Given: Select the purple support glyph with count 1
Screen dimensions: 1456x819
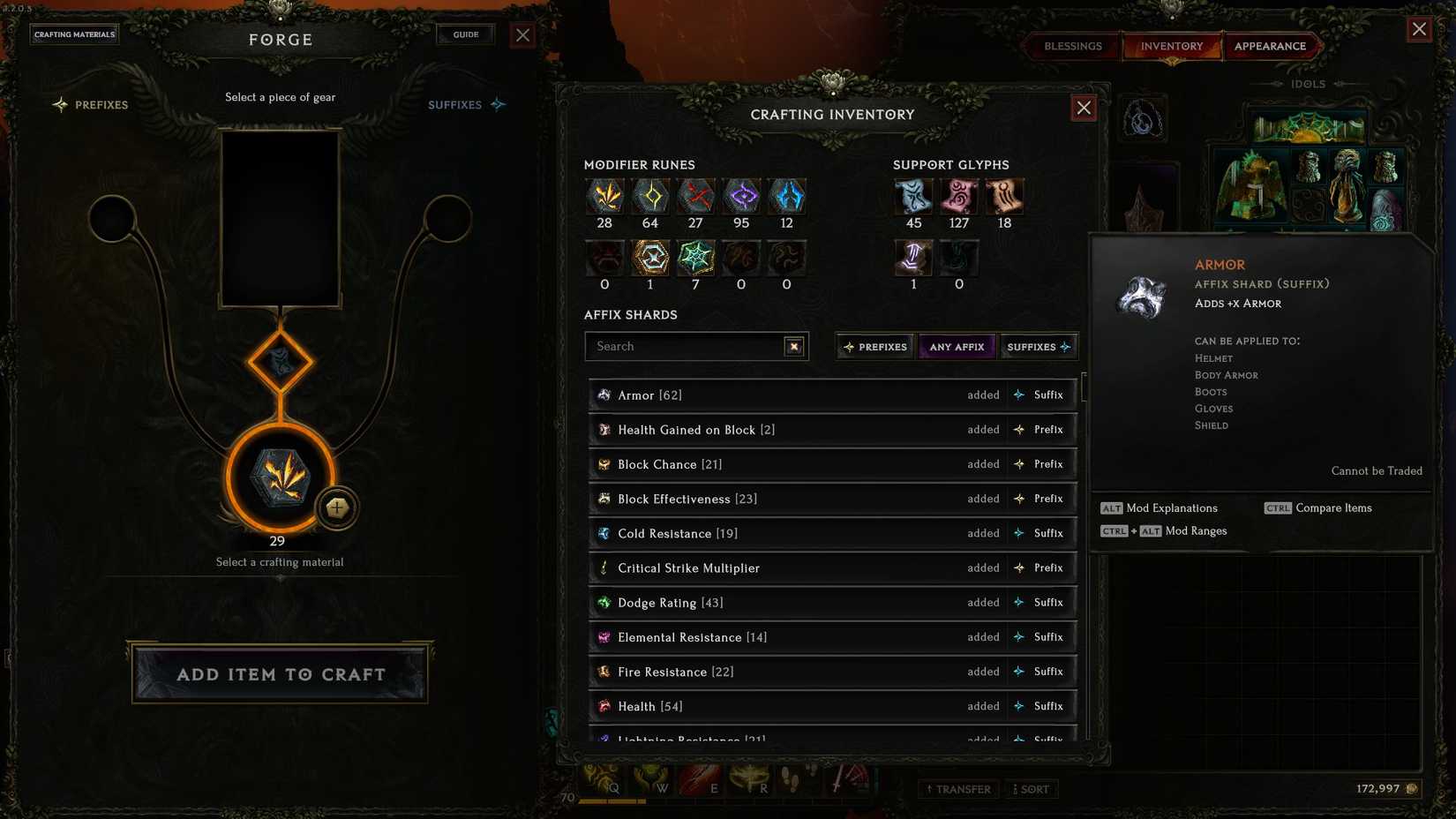Looking at the screenshot, I should (x=913, y=259).
